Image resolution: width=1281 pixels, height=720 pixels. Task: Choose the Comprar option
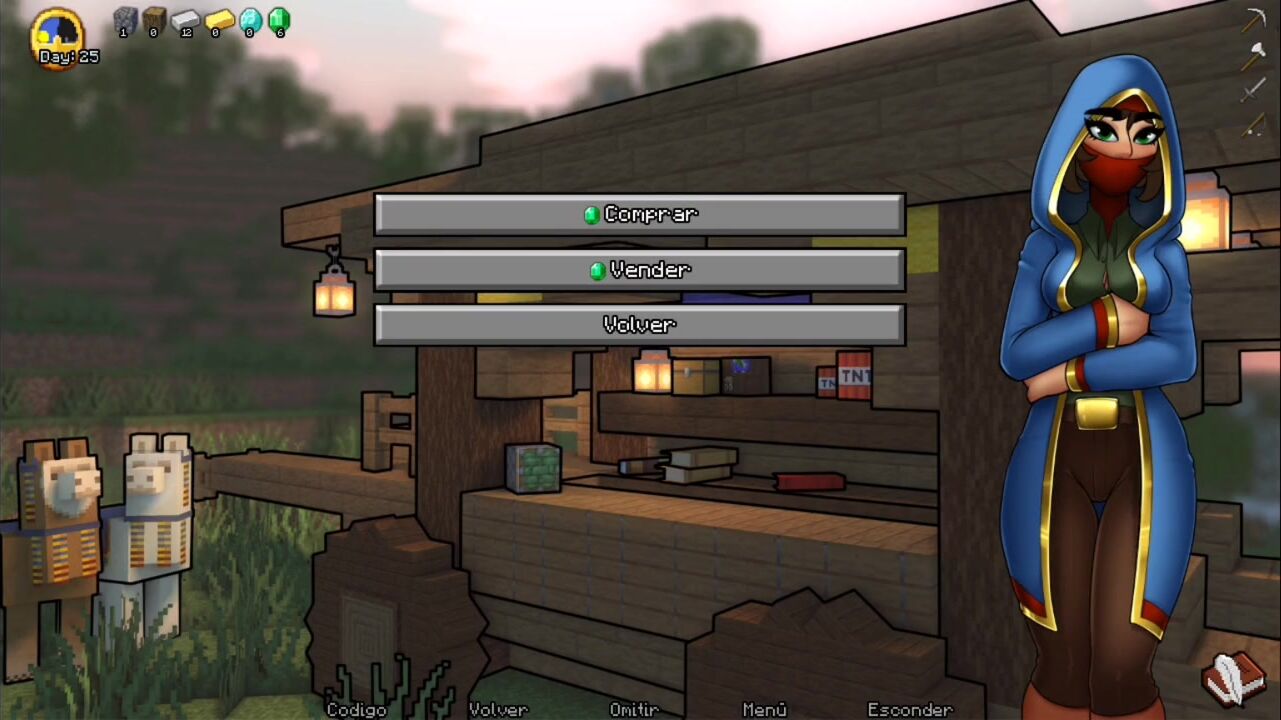(640, 215)
